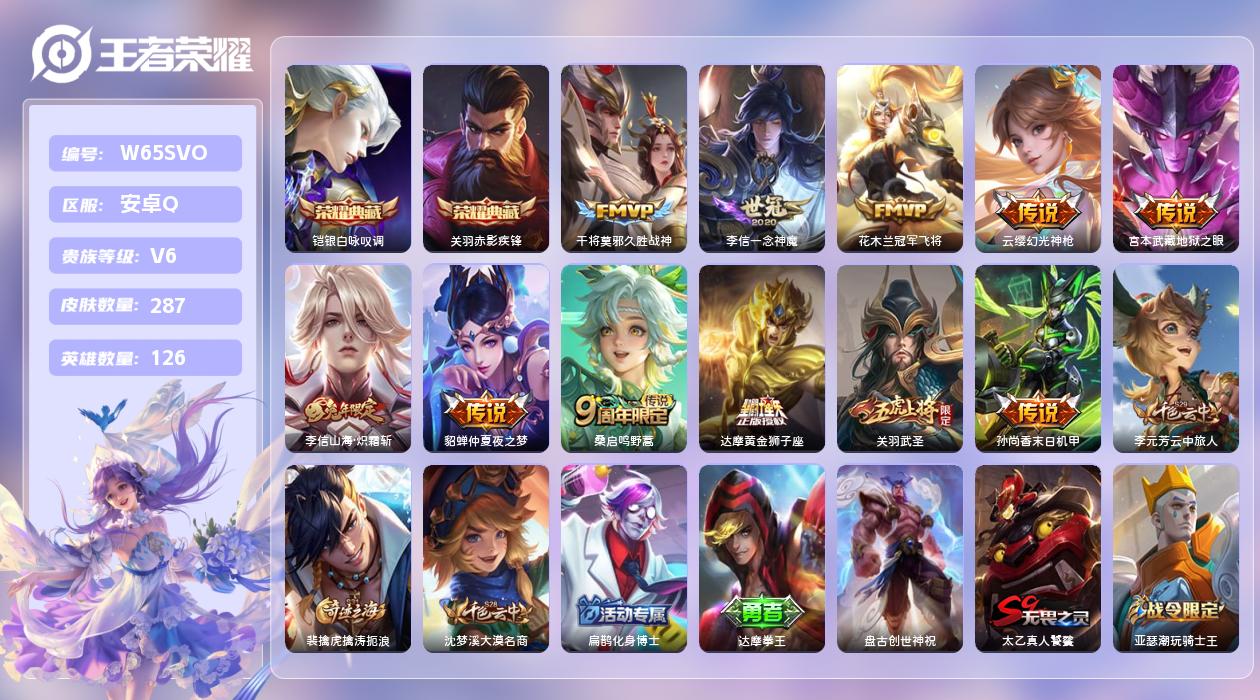The image size is (1260, 700).
Task: View the 李信一念神魔 skin card
Action: click(x=762, y=158)
